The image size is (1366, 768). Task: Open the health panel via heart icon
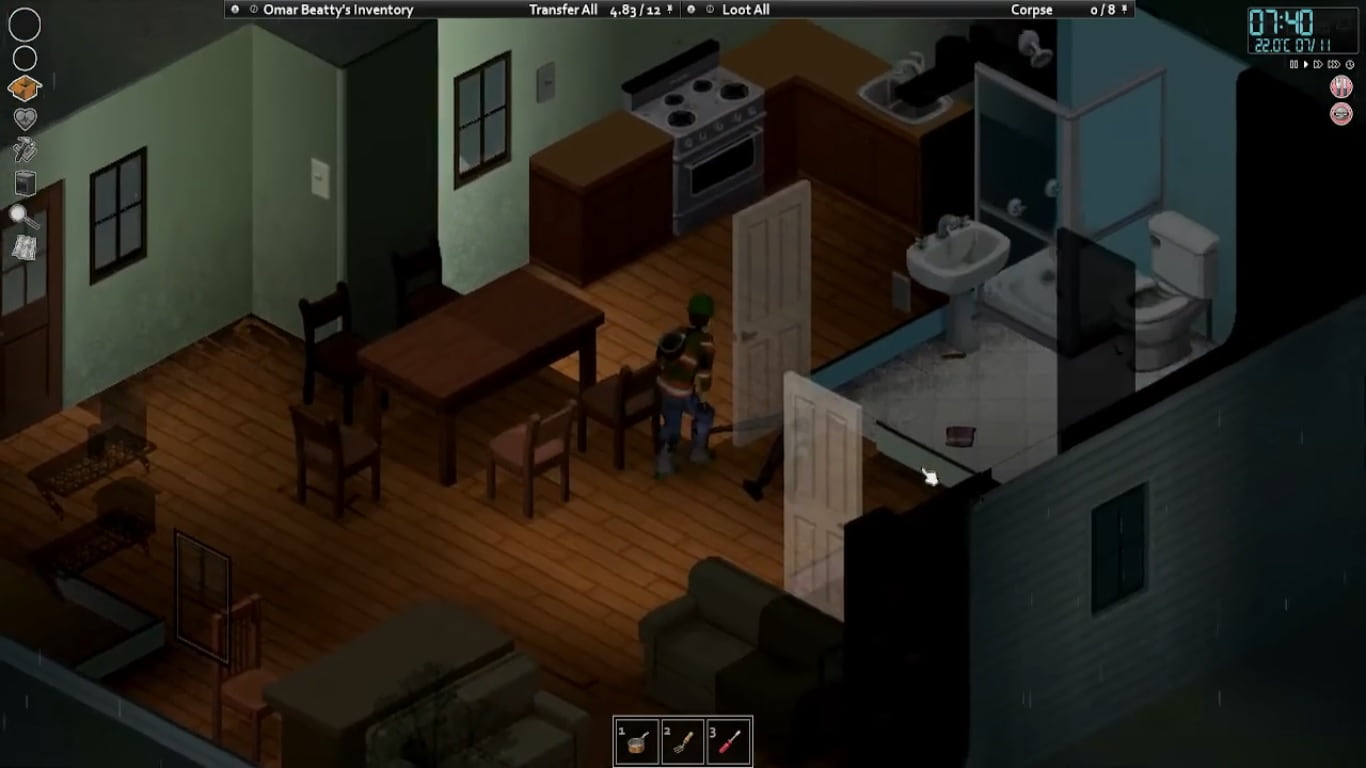tap(23, 117)
